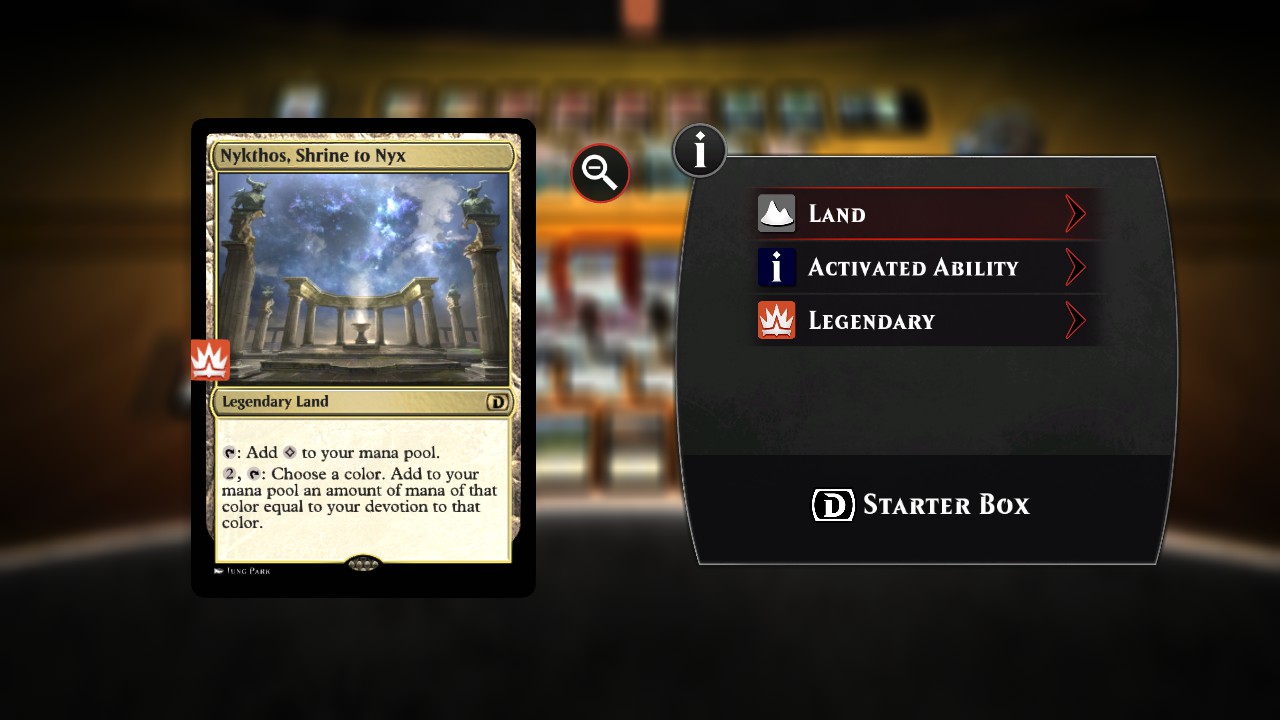The image size is (1280, 720).
Task: Click the round info icon above the panel
Action: click(x=700, y=151)
